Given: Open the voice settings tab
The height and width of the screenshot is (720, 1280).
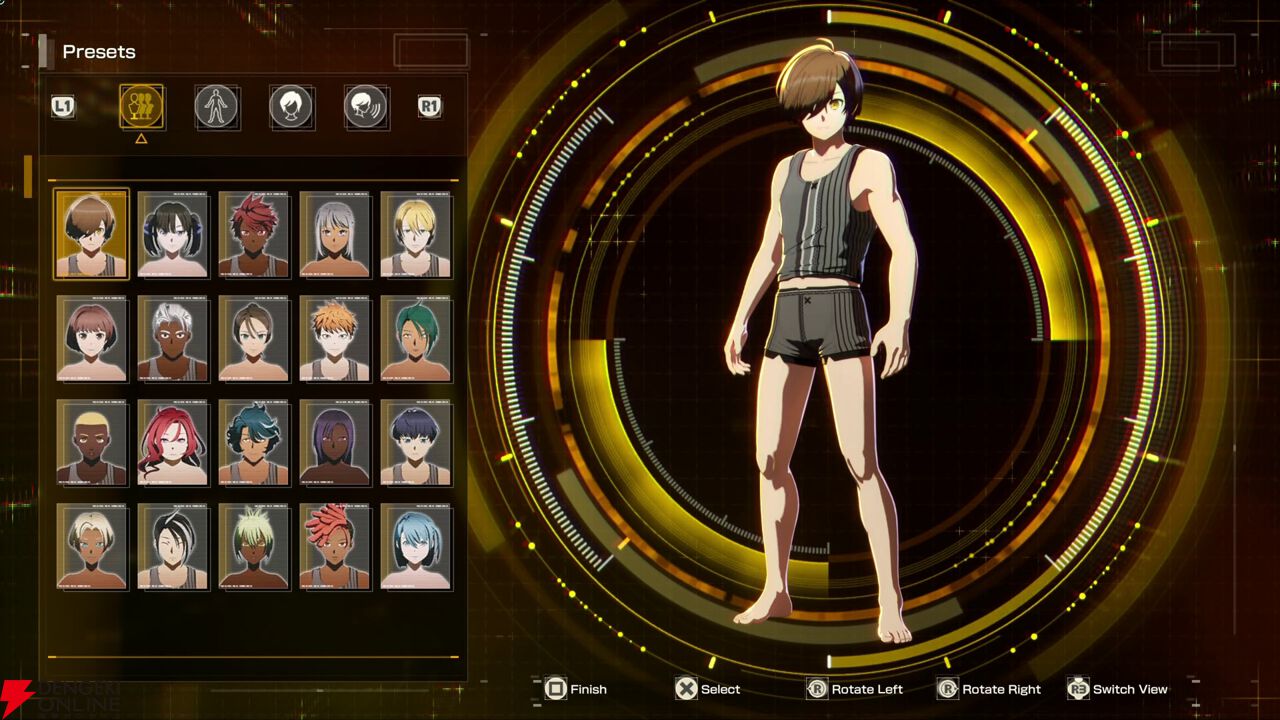Looking at the screenshot, I should (366, 106).
